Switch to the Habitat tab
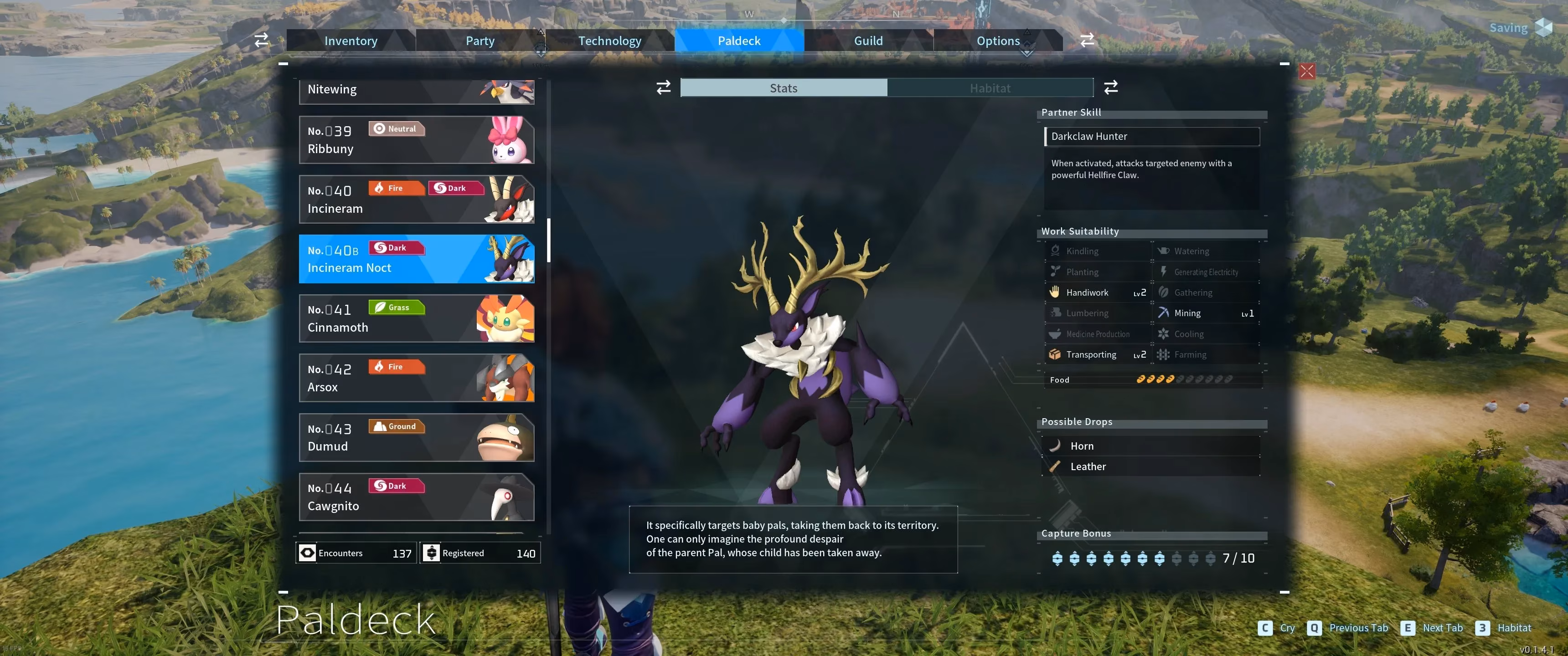This screenshot has width=1568, height=656. tap(990, 87)
